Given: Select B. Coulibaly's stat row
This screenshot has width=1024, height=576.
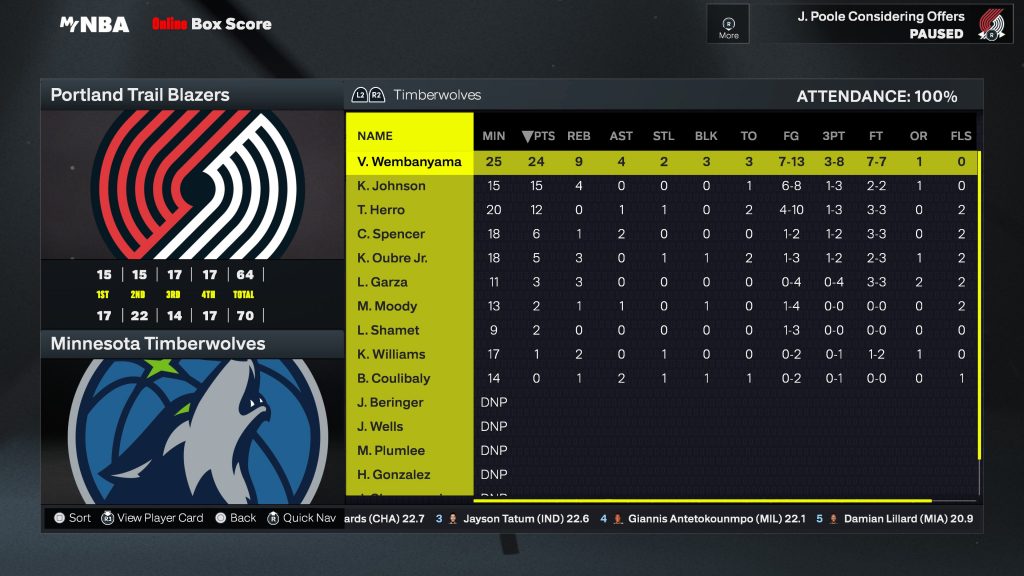Looking at the screenshot, I should 393,378.
